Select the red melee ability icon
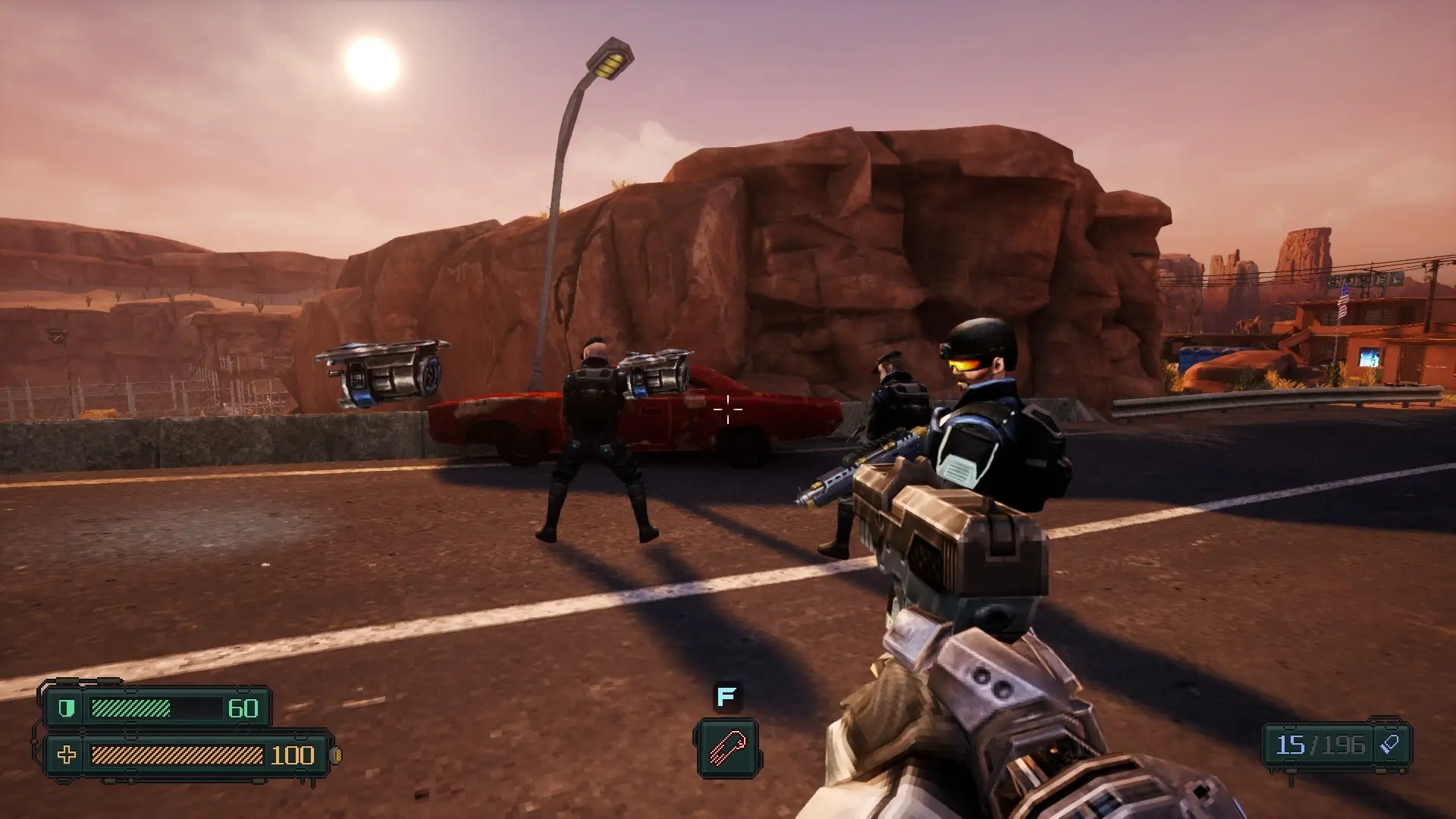The width and height of the screenshot is (1456, 819). (x=726, y=748)
